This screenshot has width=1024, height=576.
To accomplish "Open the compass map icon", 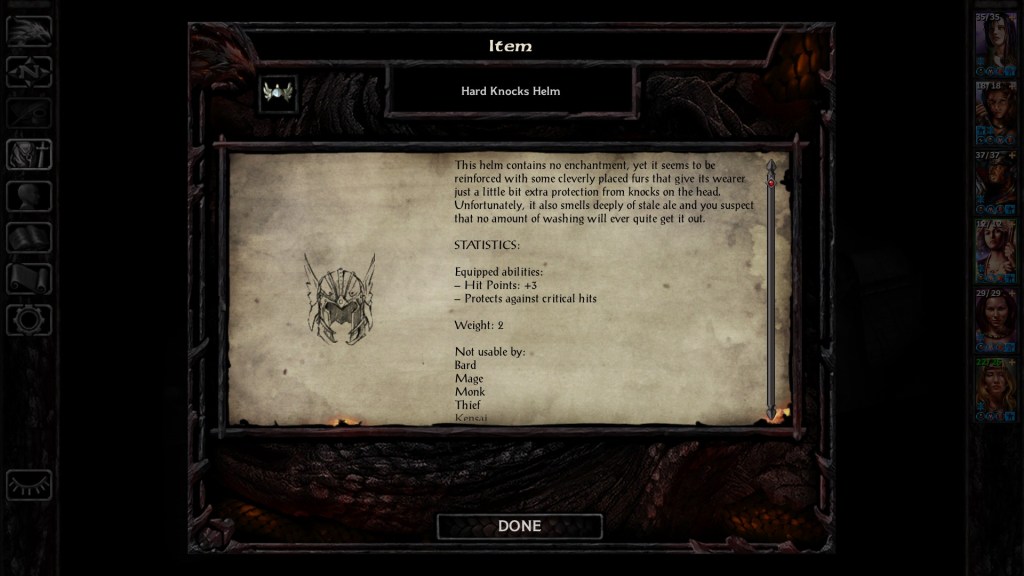I will tap(29, 72).
